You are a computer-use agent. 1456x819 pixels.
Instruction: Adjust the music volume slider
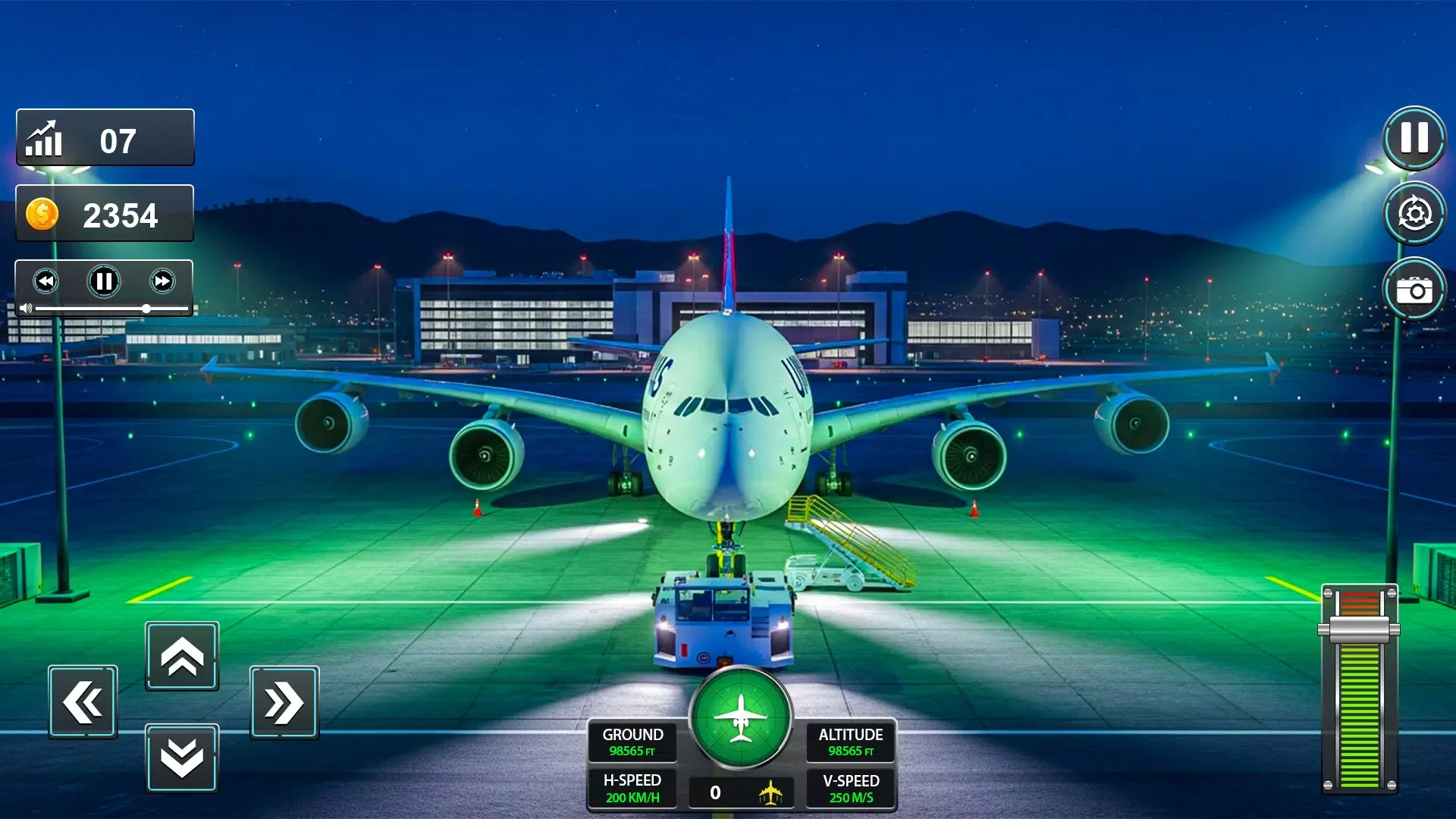(x=146, y=309)
